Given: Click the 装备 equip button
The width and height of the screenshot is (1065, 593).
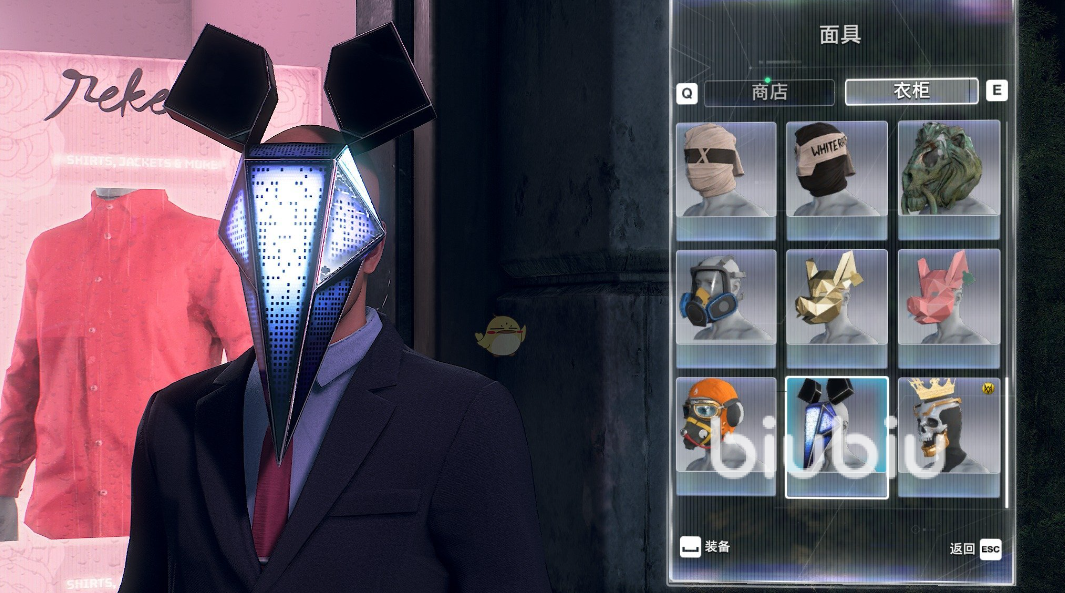Looking at the screenshot, I should pos(705,547).
